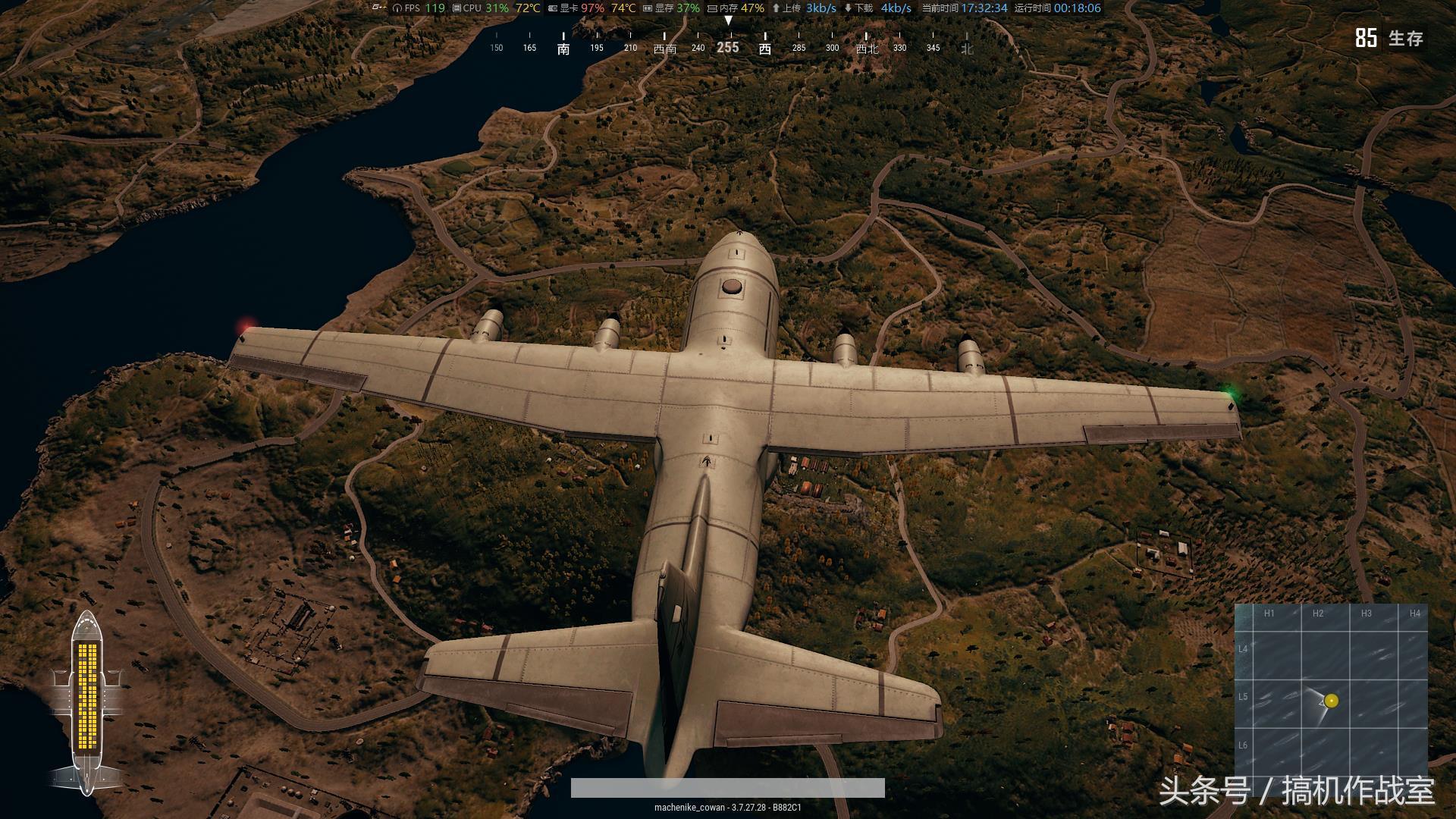Click the performance overlay logo beside FPS
Viewport: 1456px width, 819px height.
[379, 8]
